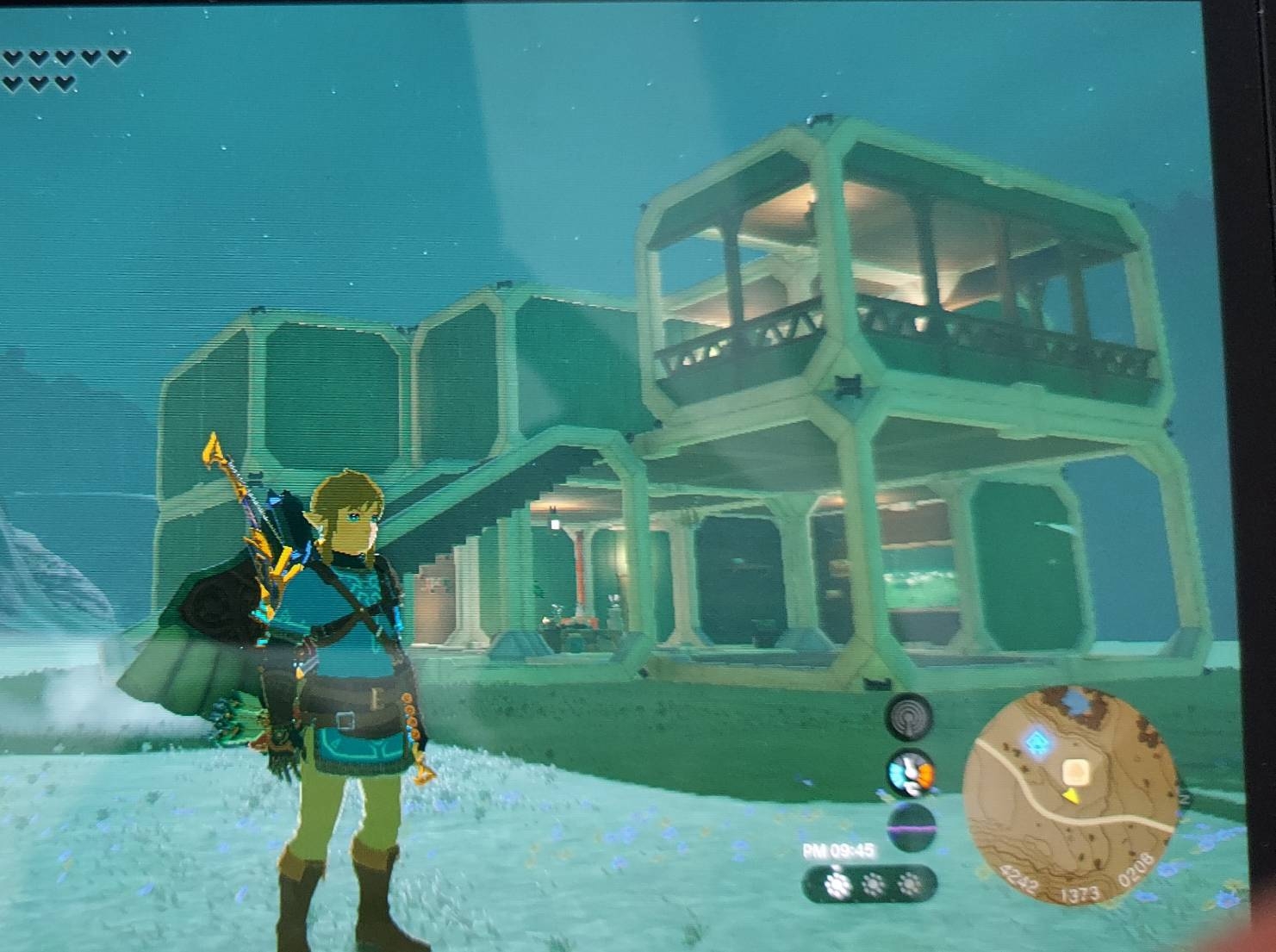The image size is (1276, 952).
Task: Open the circular minimap
Action: point(1071,793)
